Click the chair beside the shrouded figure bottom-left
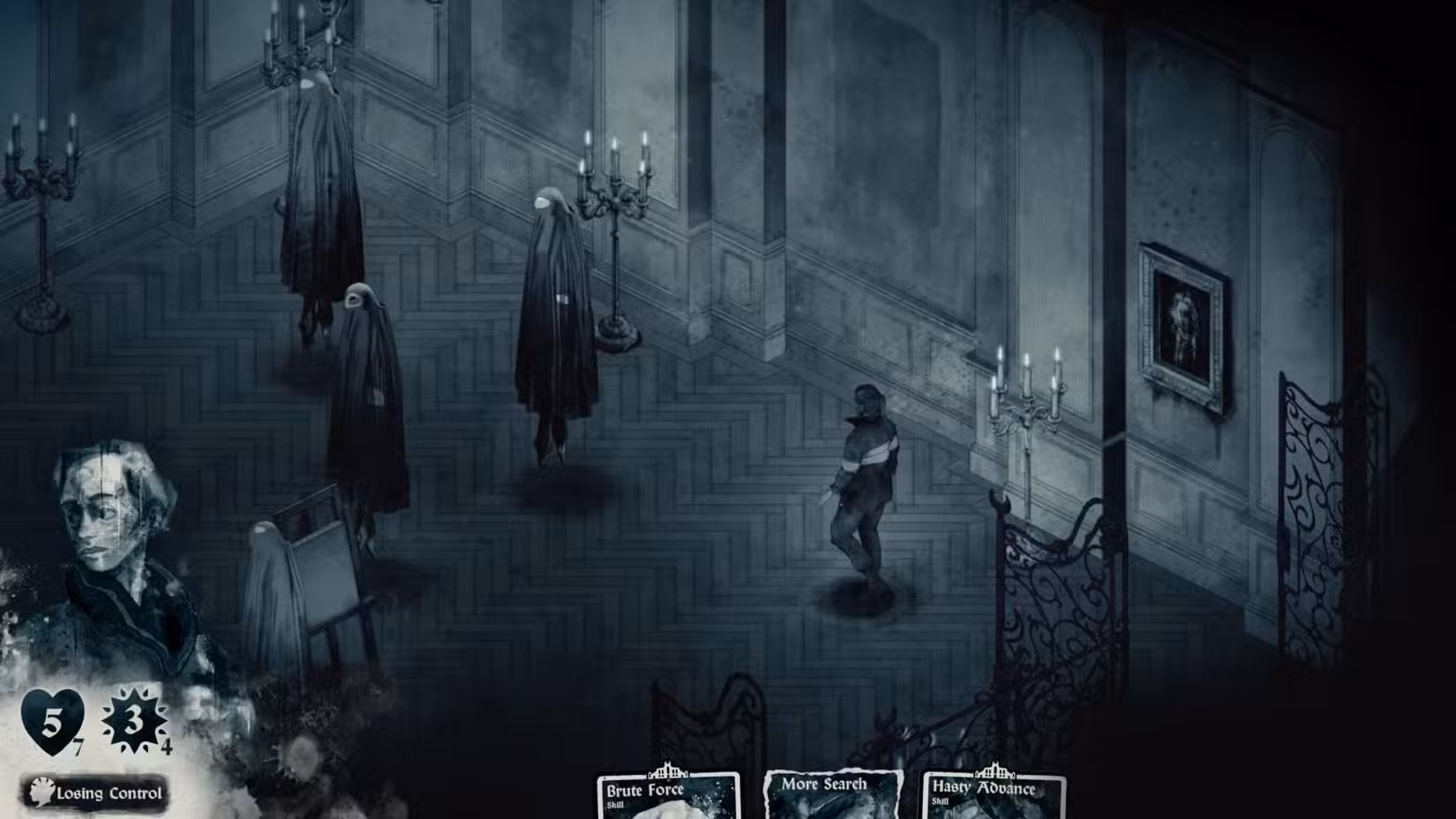1456x819 pixels. pos(320,574)
